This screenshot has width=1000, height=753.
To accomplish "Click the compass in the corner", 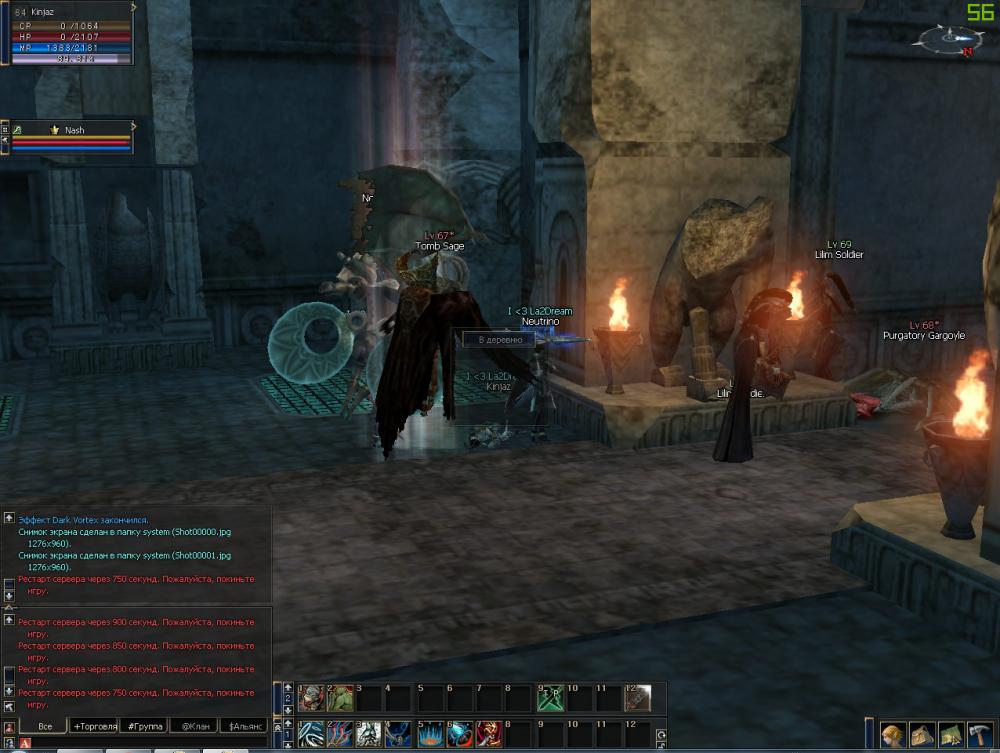I will (944, 40).
